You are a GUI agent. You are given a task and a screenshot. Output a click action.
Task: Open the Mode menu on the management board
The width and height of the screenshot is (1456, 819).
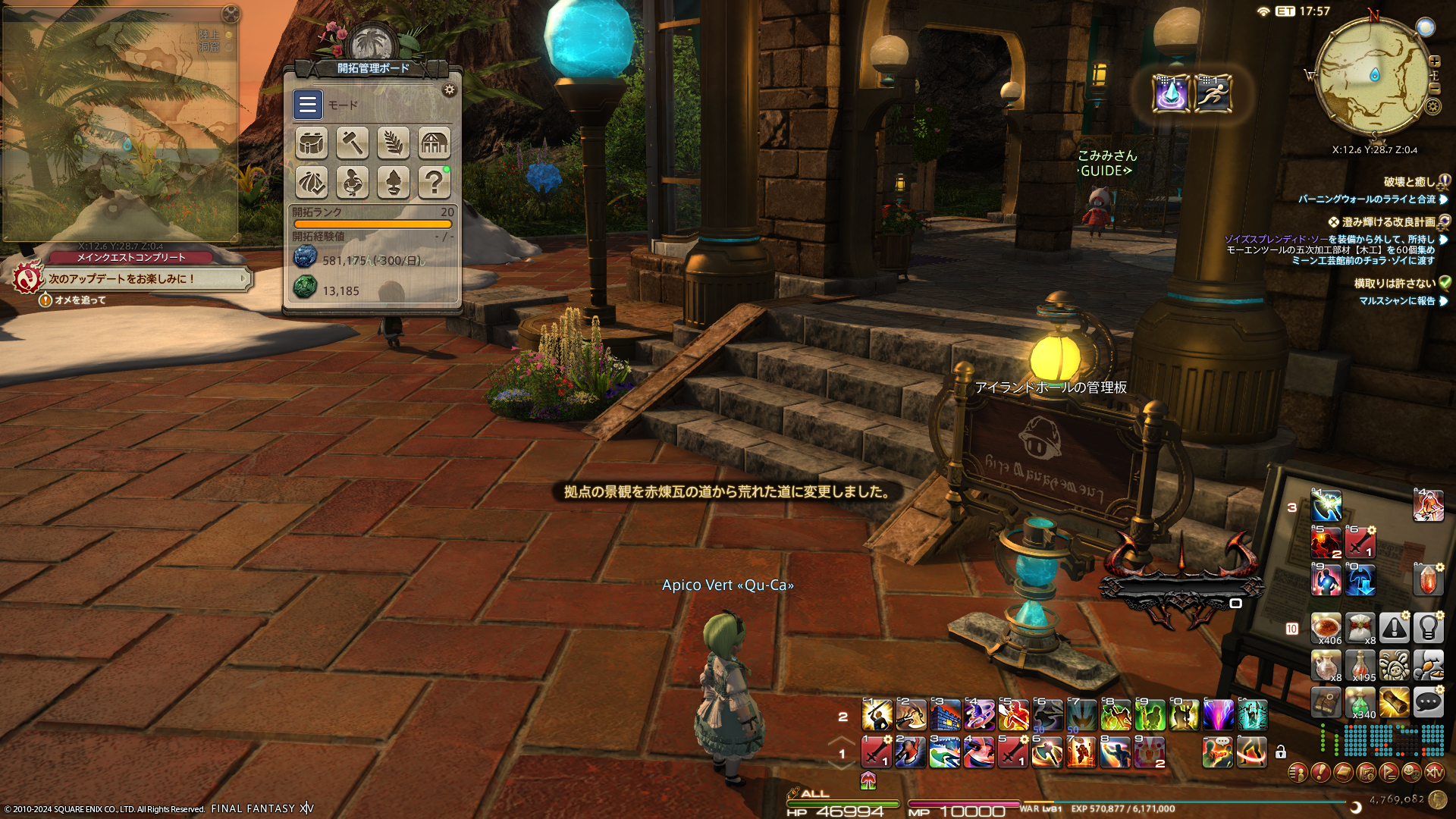(x=308, y=105)
